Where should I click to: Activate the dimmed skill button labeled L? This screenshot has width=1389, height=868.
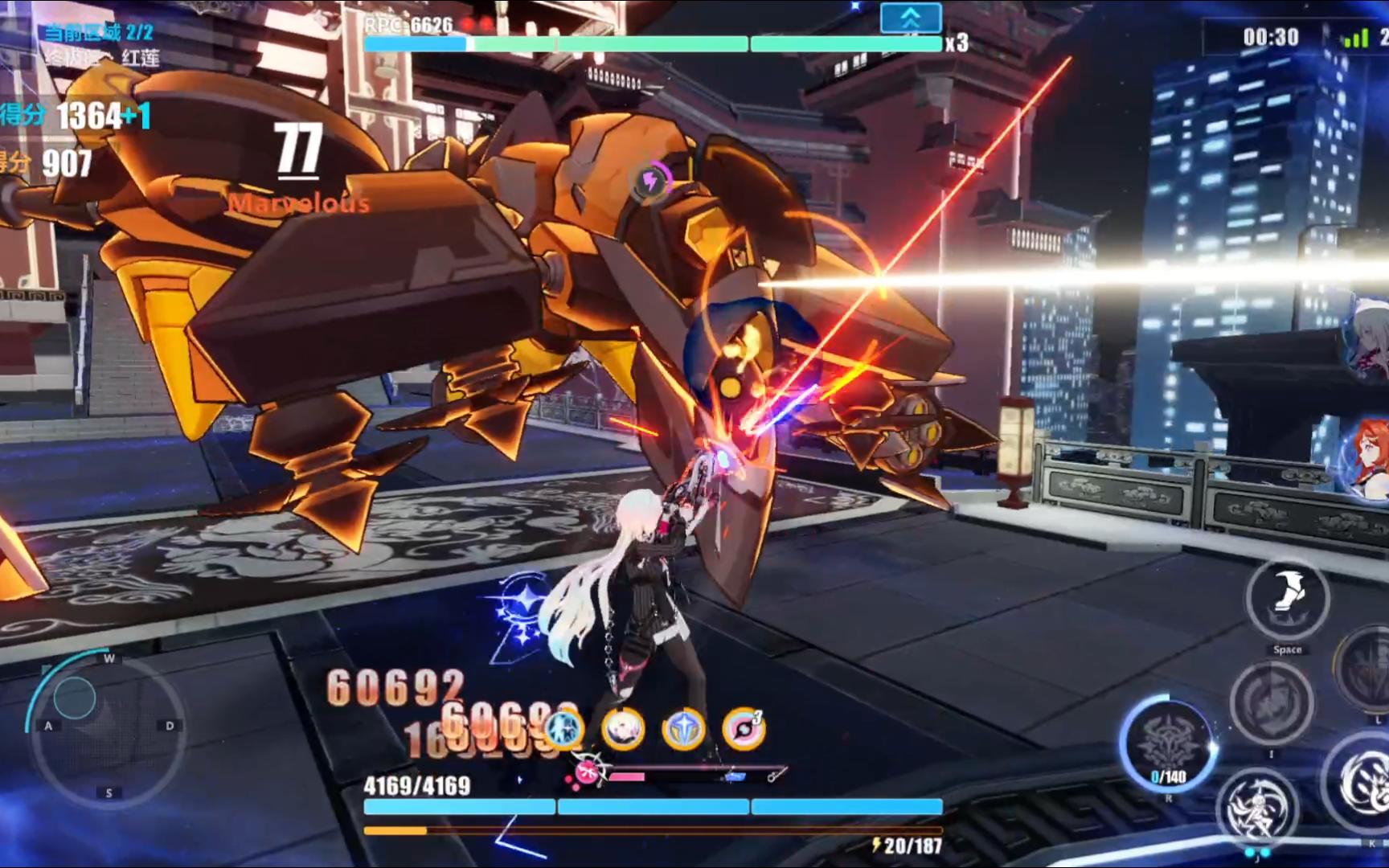pos(1368,669)
